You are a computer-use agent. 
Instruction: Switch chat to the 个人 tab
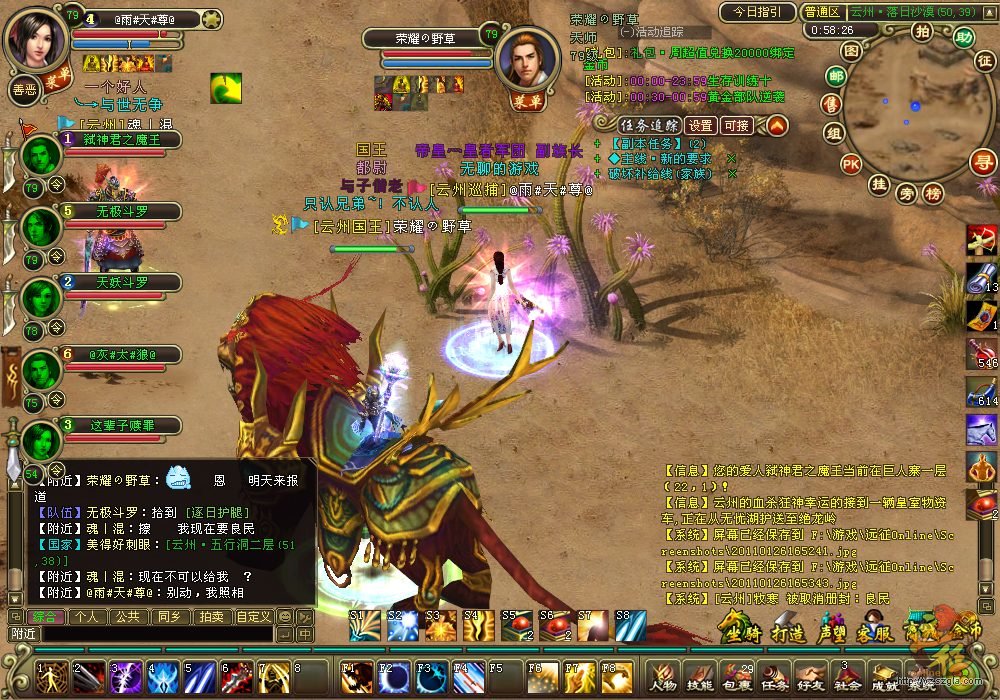pyautogui.click(x=87, y=617)
